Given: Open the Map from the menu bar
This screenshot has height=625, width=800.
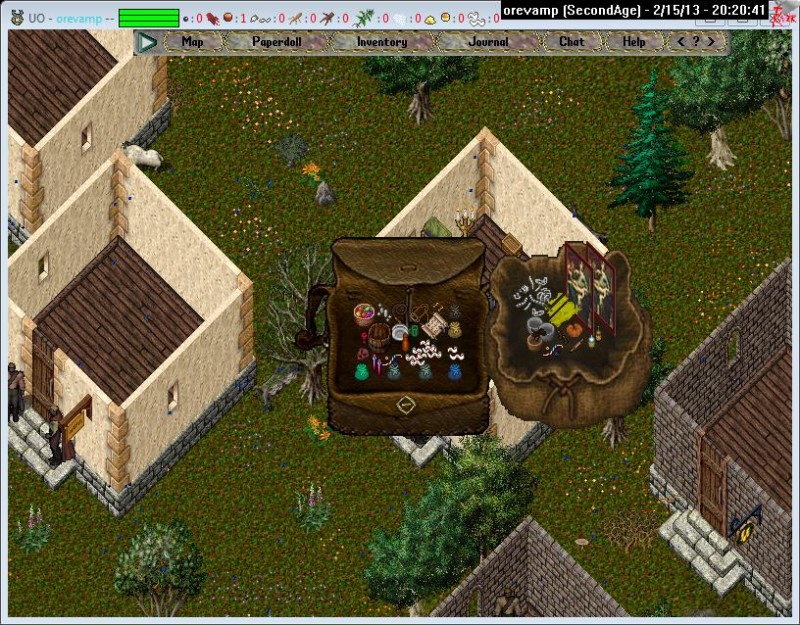Looking at the screenshot, I should click(192, 42).
